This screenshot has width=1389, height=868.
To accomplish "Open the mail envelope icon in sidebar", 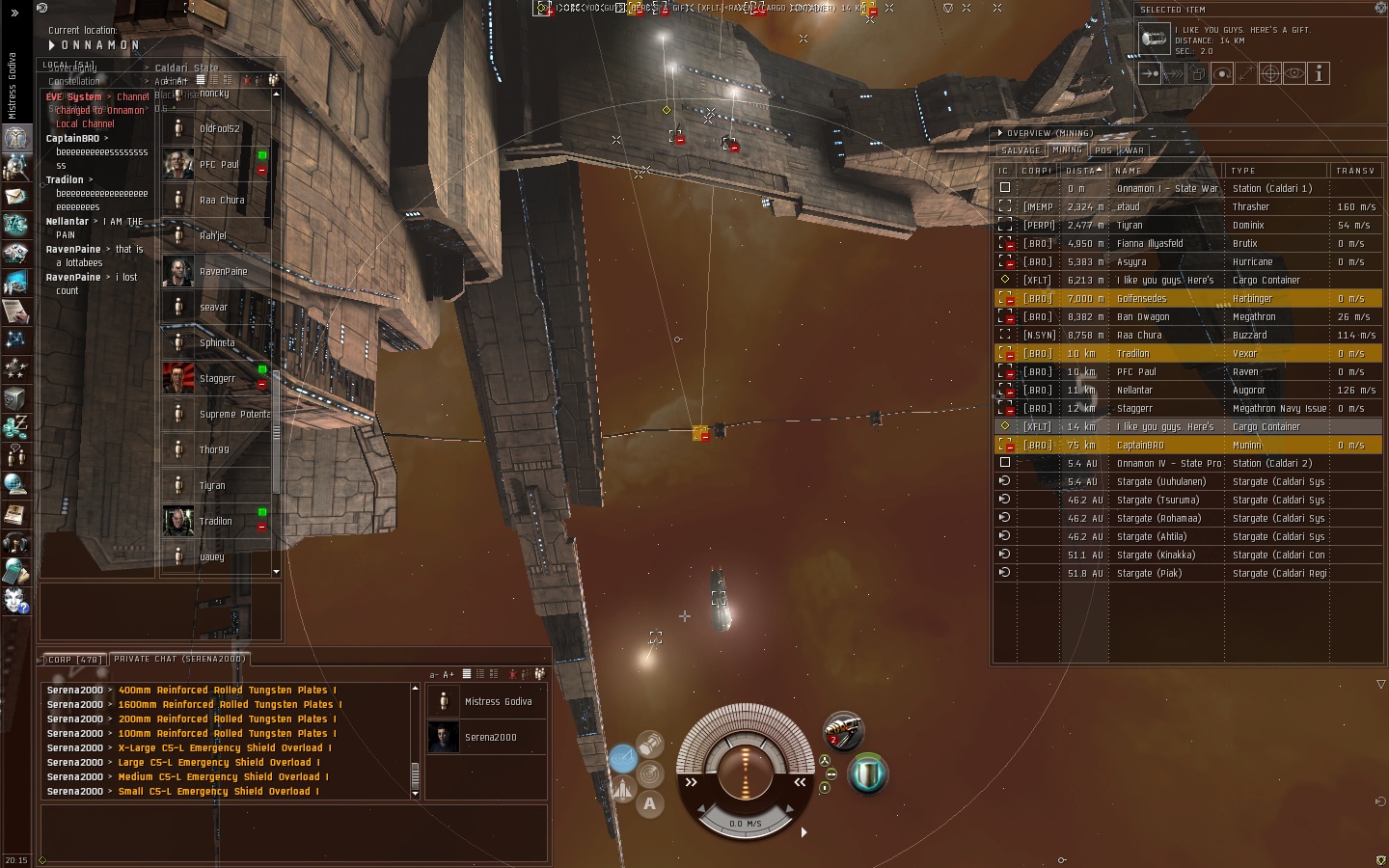I will pyautogui.click(x=15, y=197).
